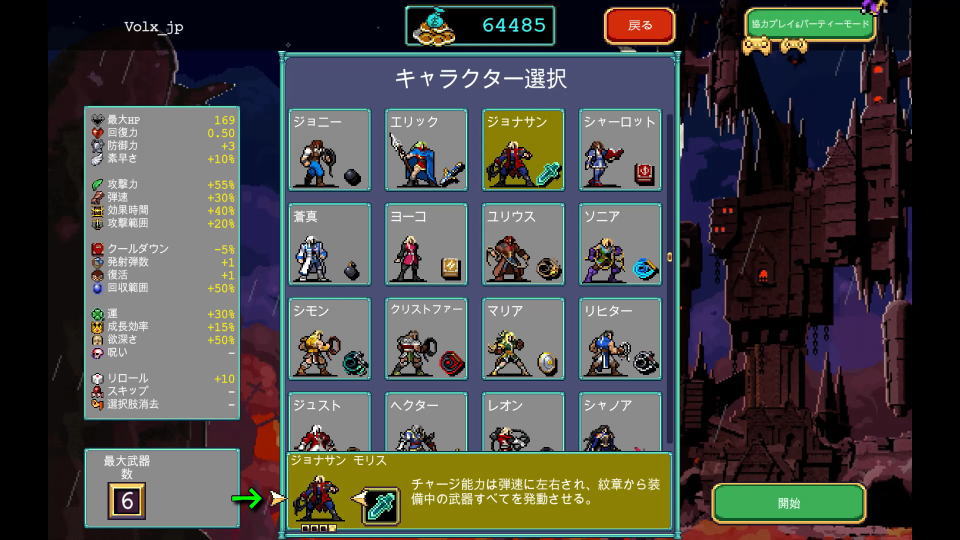Choose character エリック
Screen dimensions: 960x540
(427, 150)
